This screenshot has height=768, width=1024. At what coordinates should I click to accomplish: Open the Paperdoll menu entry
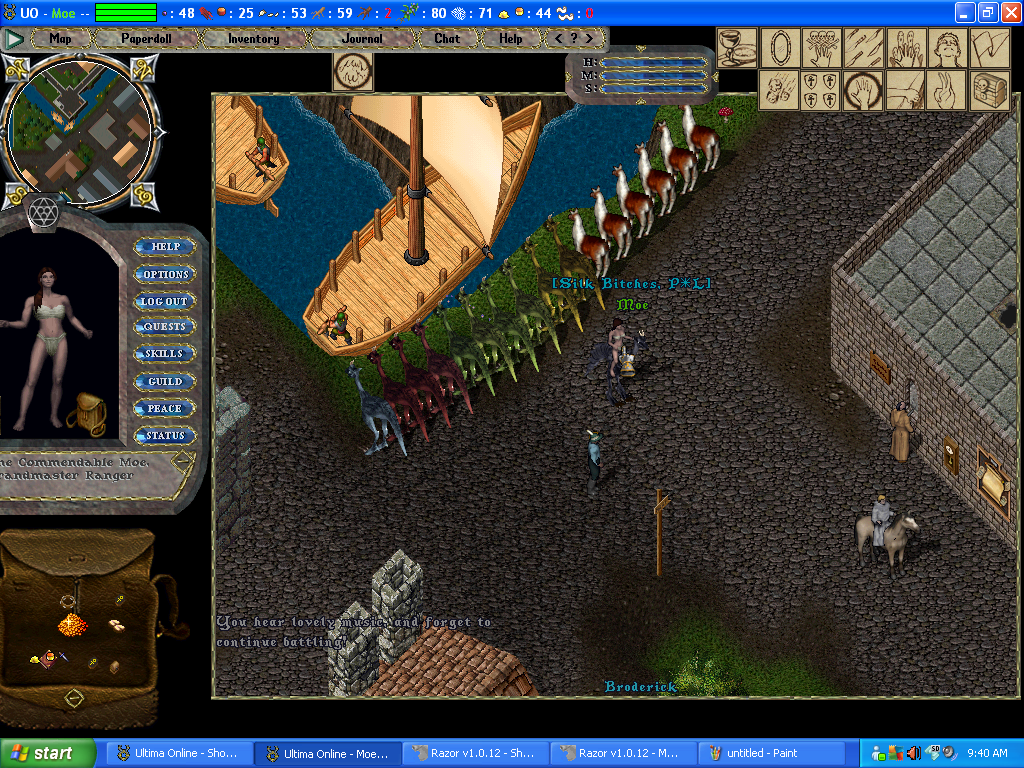pos(146,39)
